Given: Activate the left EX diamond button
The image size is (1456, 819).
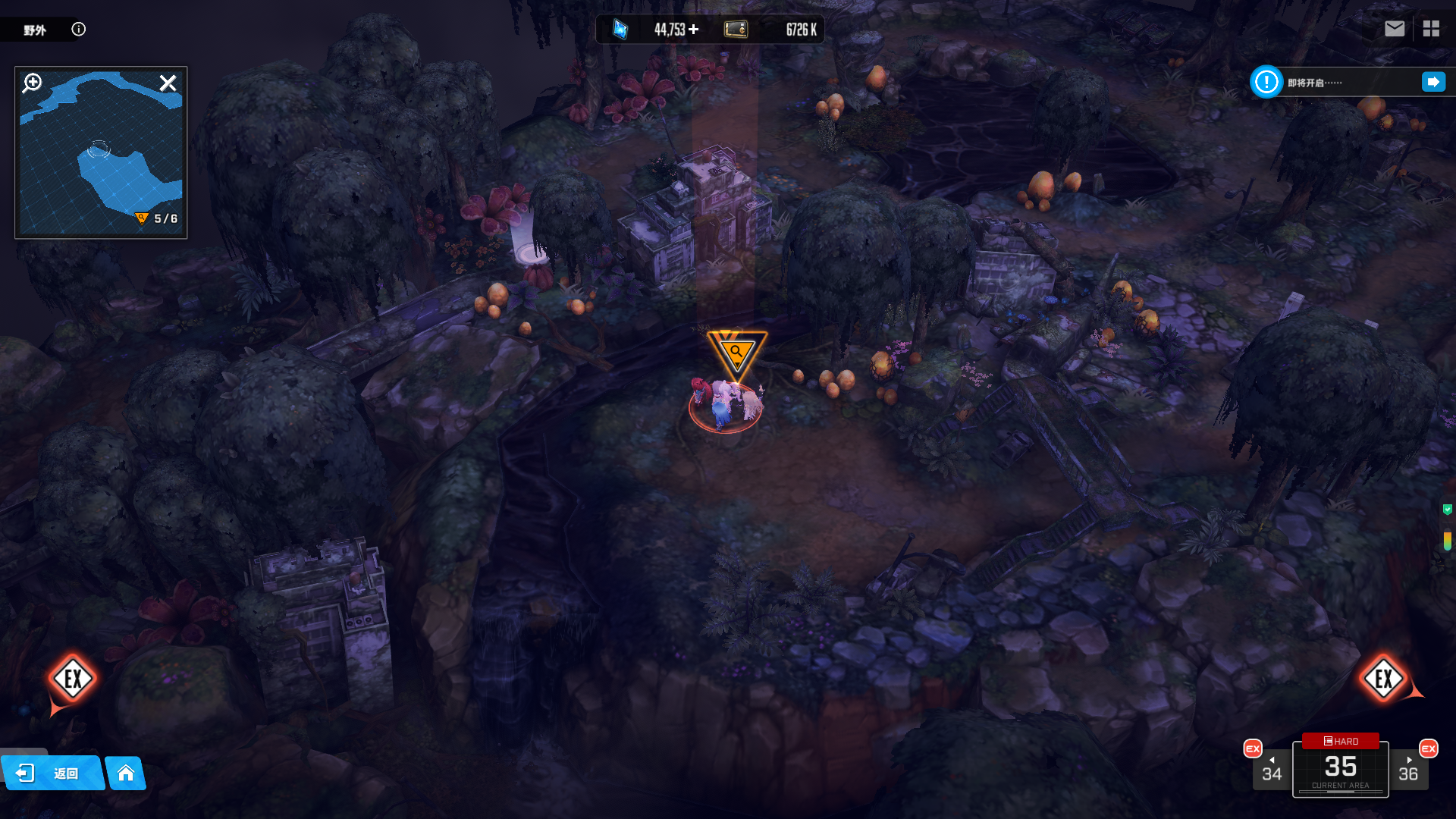Looking at the screenshot, I should point(73,679).
